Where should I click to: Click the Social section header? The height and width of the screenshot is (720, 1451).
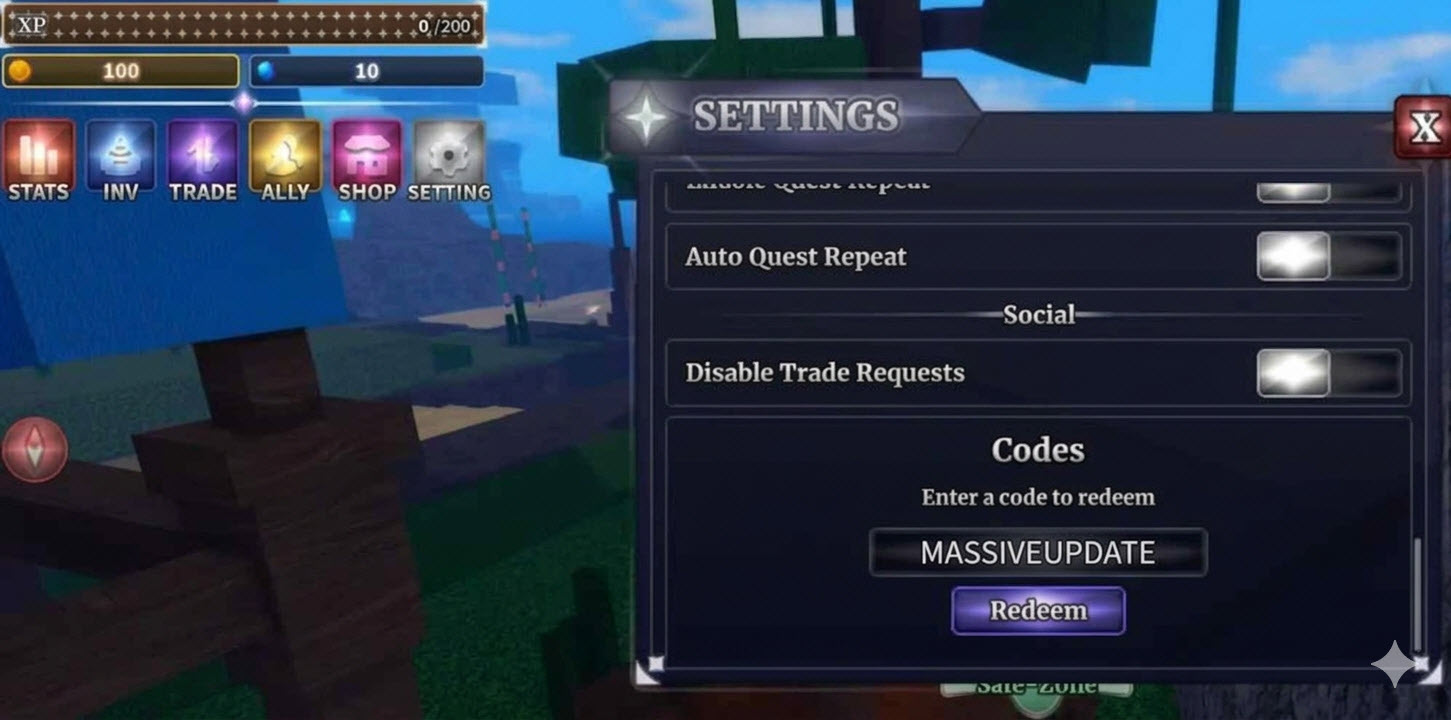(1038, 314)
